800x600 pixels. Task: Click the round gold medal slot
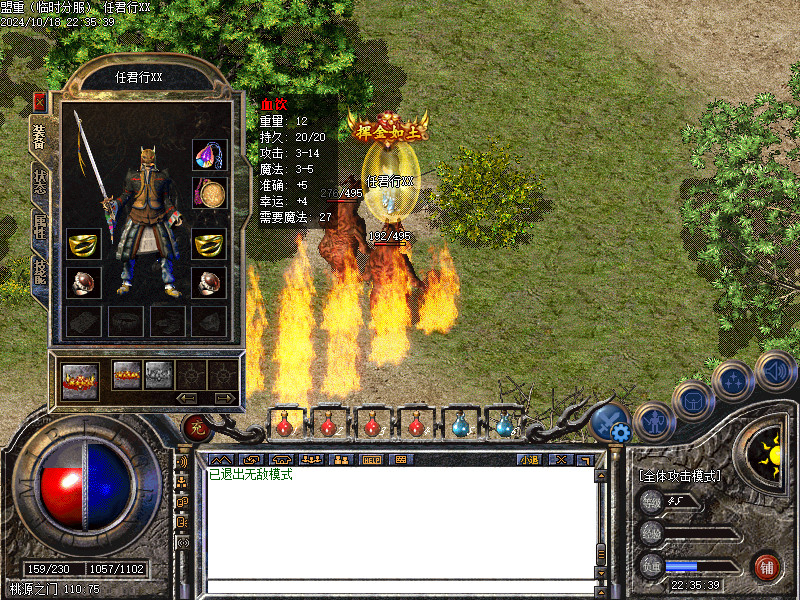pos(209,193)
